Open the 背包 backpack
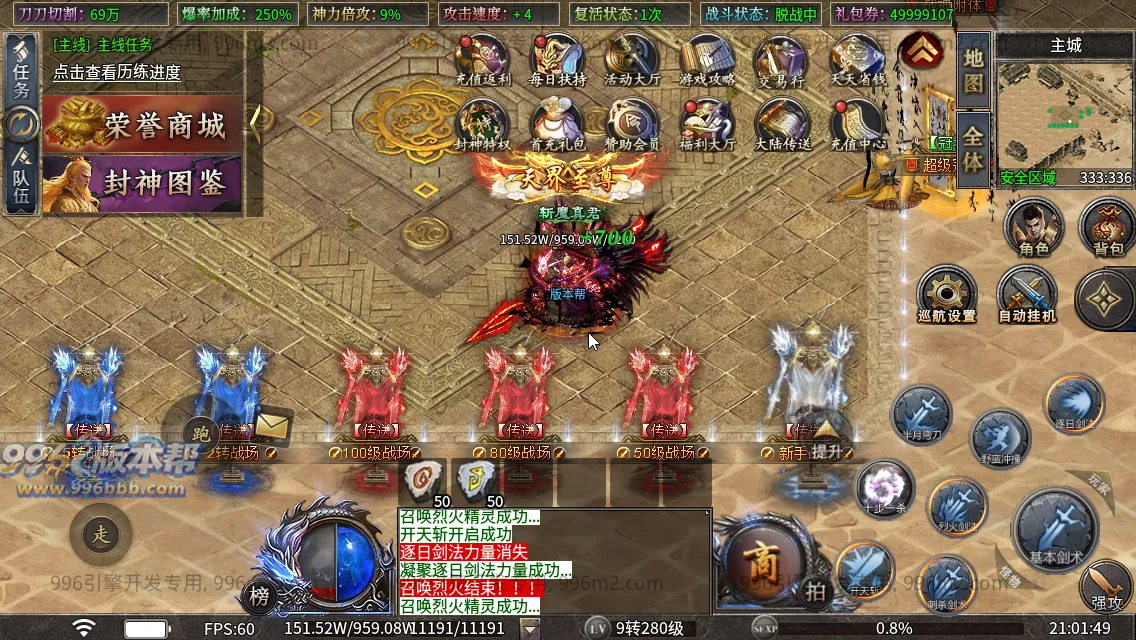This screenshot has width=1136, height=640. [x=1108, y=226]
